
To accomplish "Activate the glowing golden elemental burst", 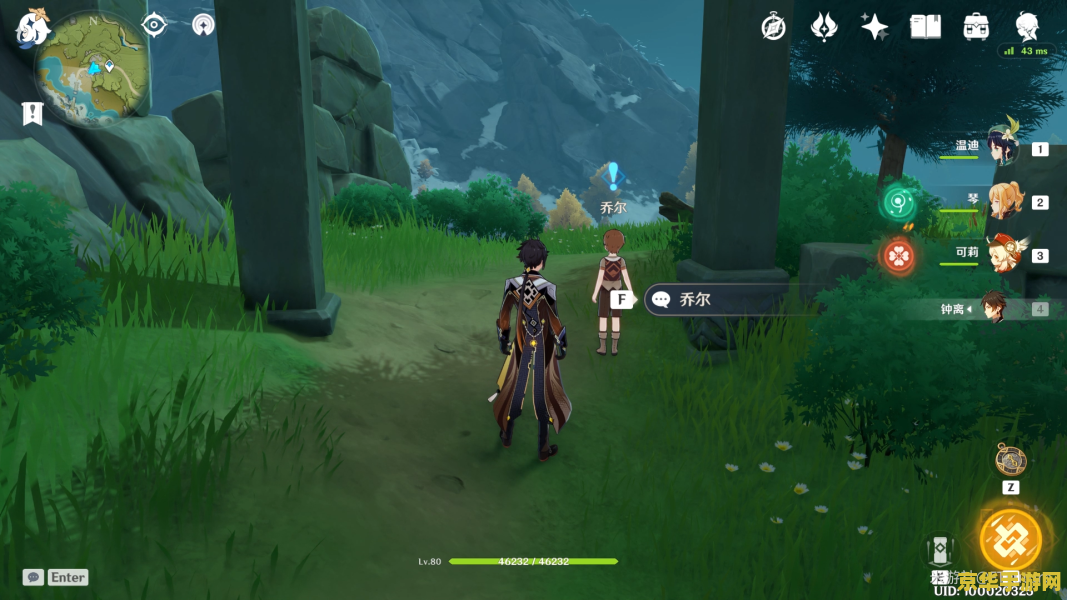I will pyautogui.click(x=1010, y=539).
